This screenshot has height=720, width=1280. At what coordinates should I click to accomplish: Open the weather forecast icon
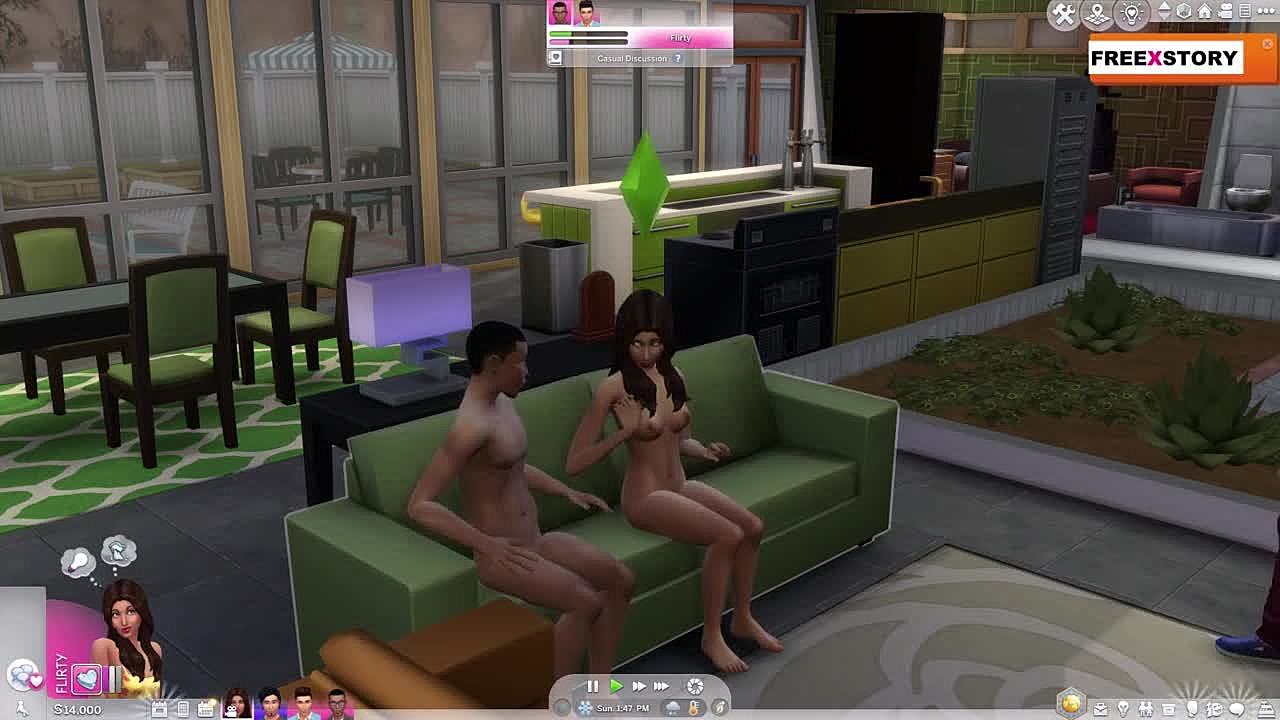pyautogui.click(x=673, y=708)
